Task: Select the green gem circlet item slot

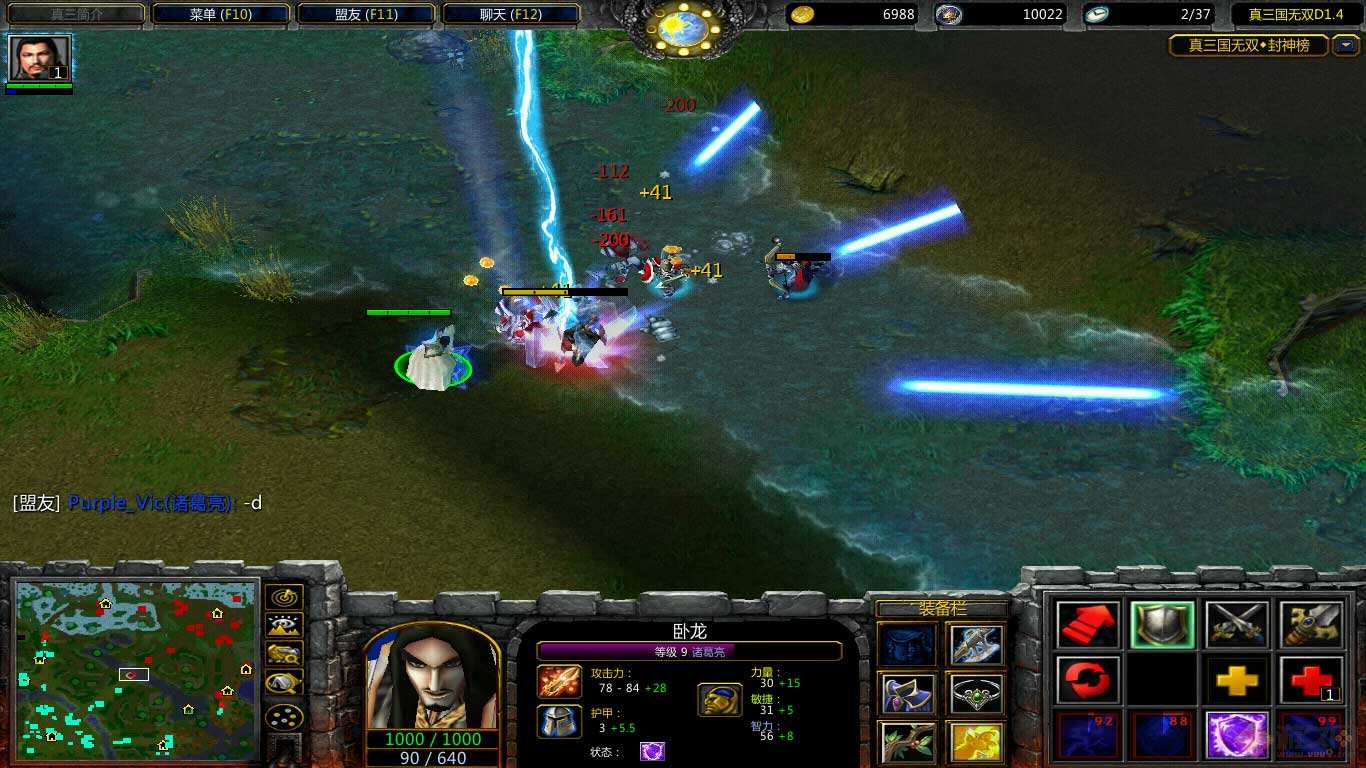Action: point(977,693)
